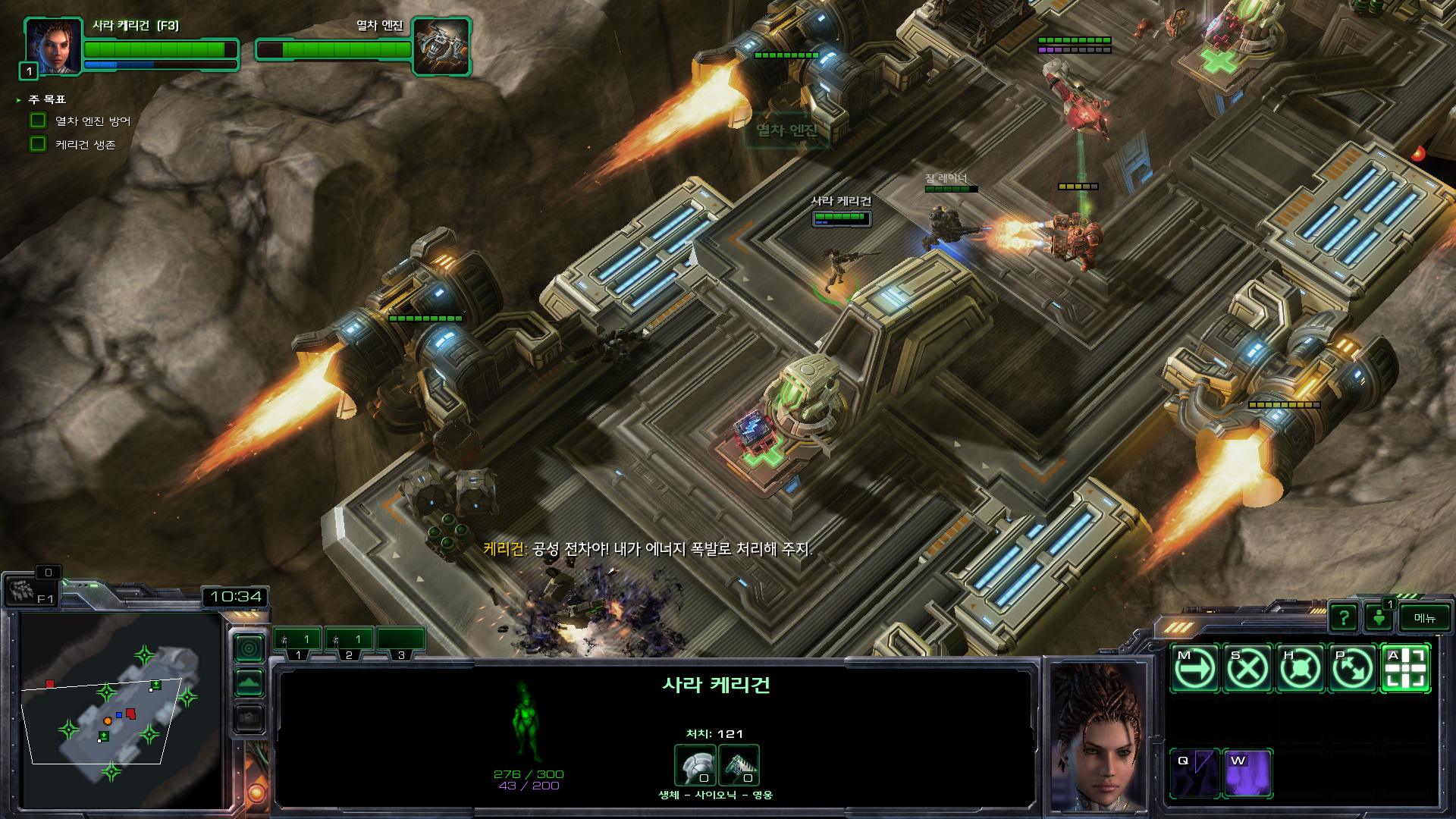This screenshot has width=1456, height=819.
Task: Open the question mark help button
Action: [1344, 618]
